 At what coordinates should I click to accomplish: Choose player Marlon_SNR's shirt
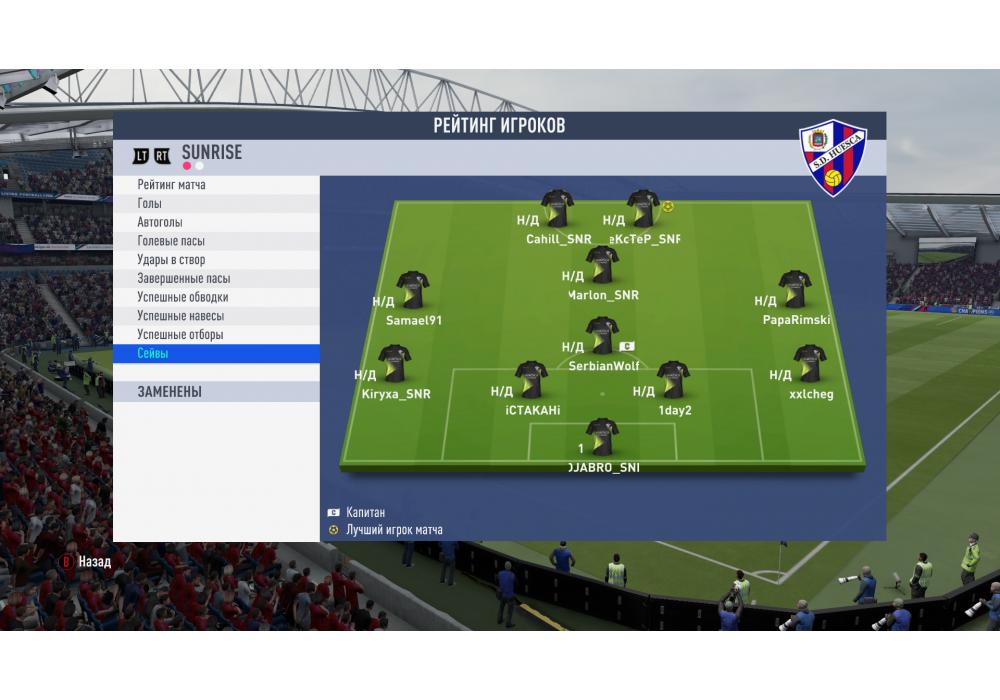tap(602, 265)
